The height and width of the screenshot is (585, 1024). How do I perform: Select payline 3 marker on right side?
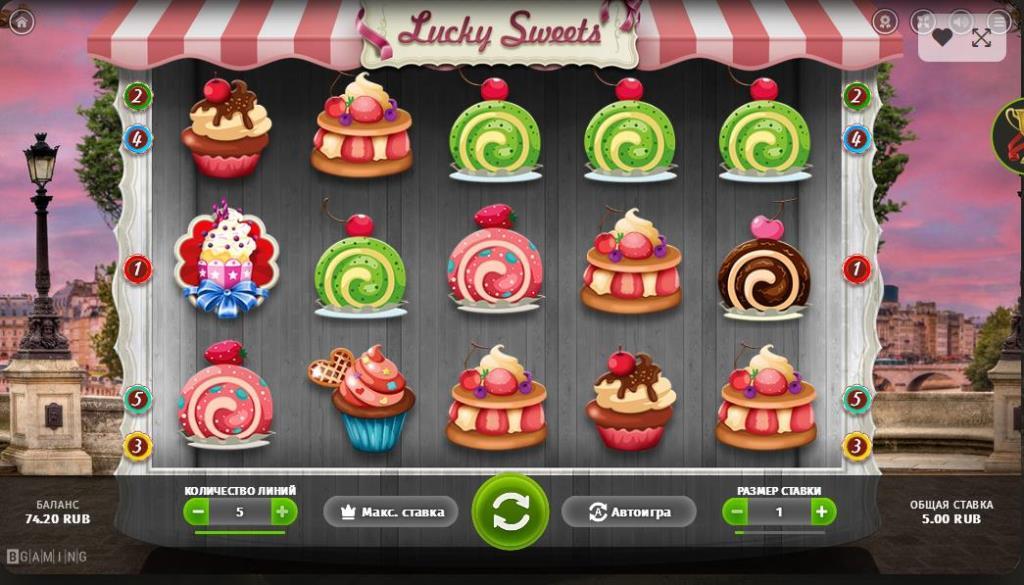coord(856,445)
